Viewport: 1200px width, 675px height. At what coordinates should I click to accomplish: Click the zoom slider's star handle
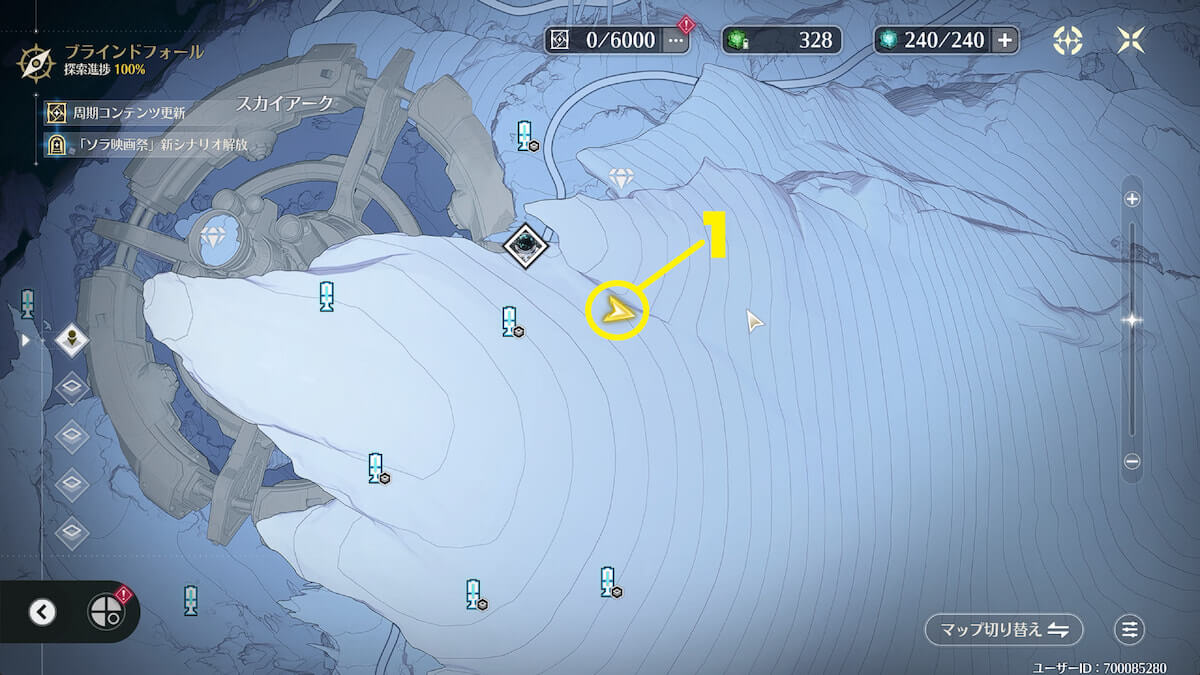(x=1132, y=320)
